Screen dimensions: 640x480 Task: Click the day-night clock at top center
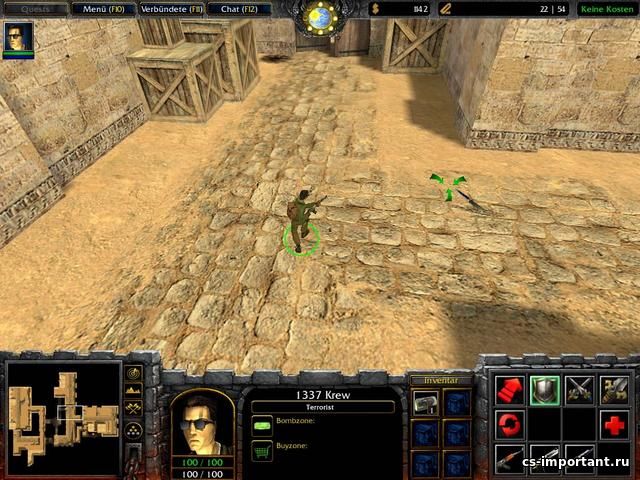320,16
